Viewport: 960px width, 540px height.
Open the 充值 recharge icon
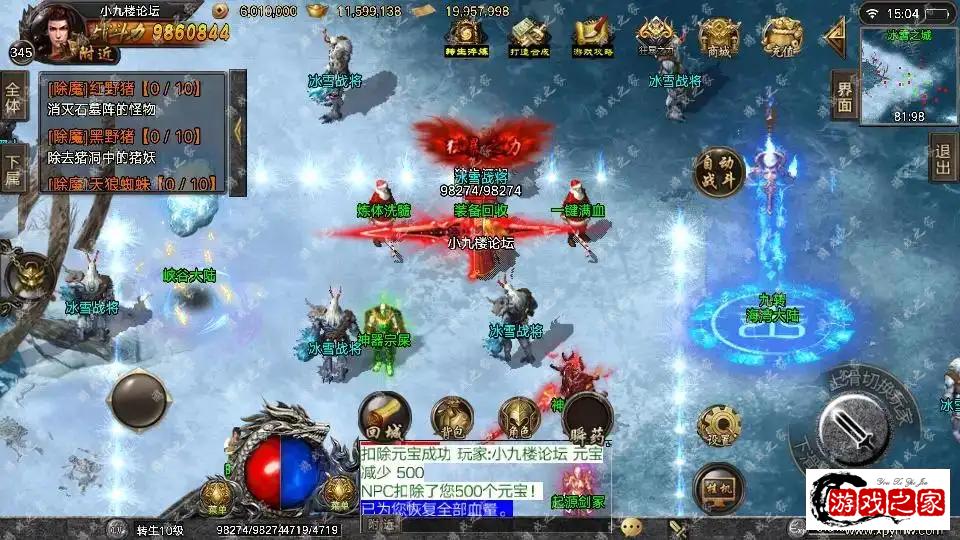(781, 38)
